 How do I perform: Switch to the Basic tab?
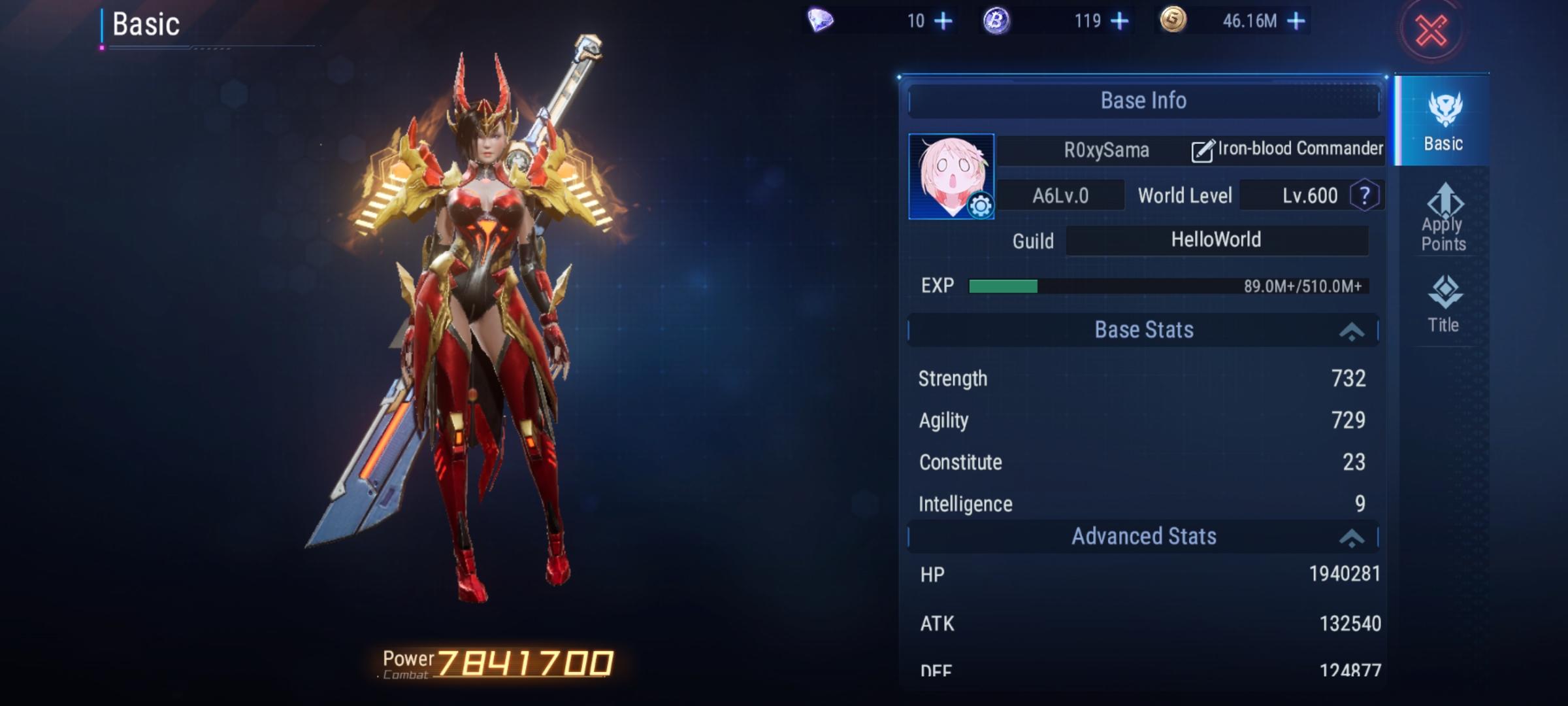click(1443, 121)
